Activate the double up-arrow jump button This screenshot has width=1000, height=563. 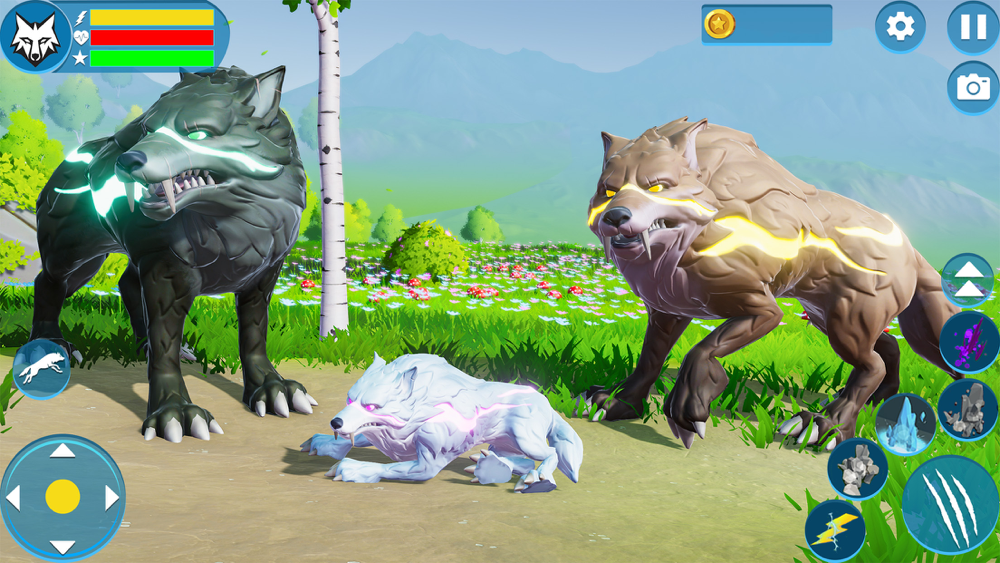point(967,280)
